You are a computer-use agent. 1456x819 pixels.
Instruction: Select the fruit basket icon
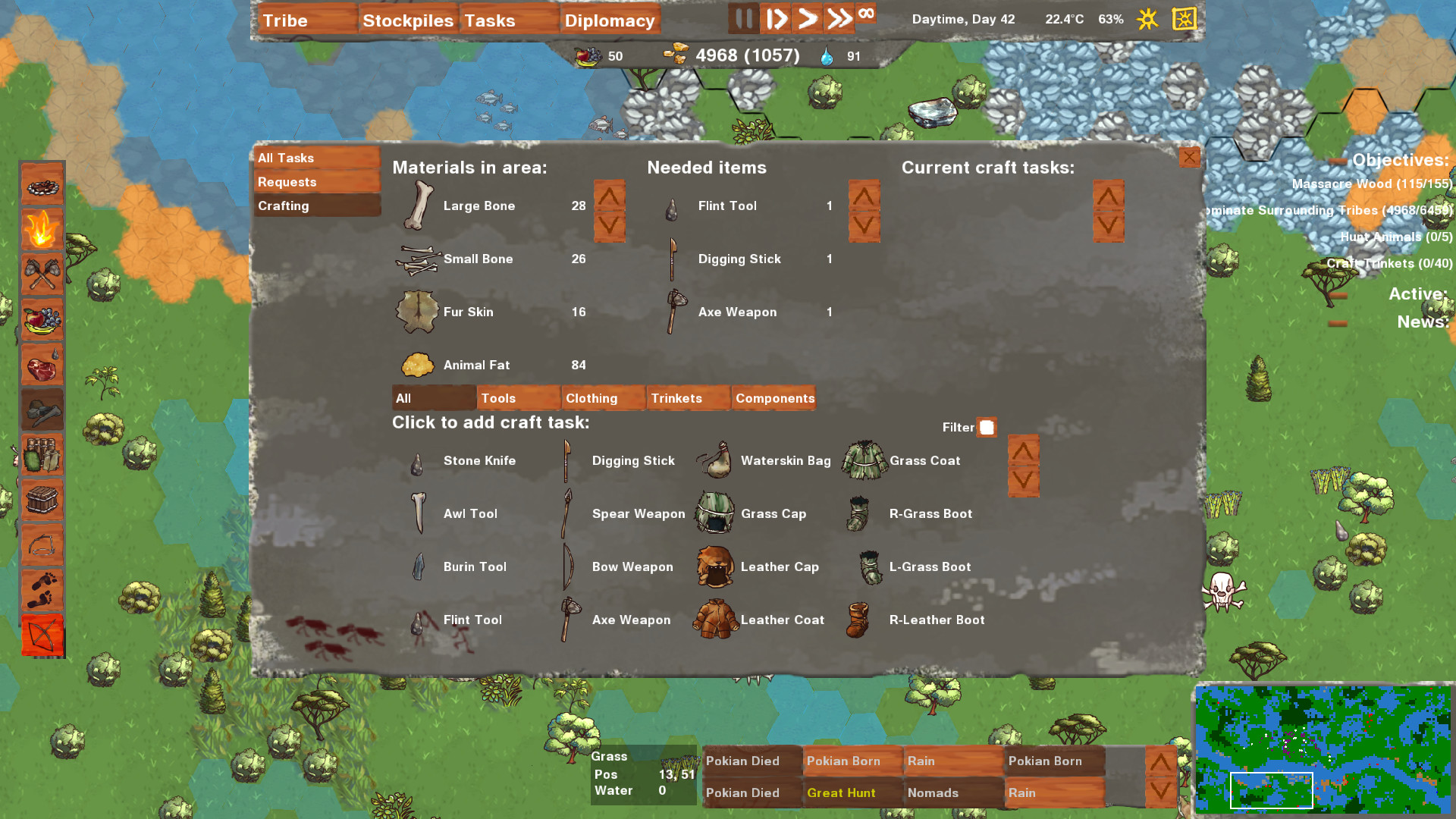click(42, 320)
